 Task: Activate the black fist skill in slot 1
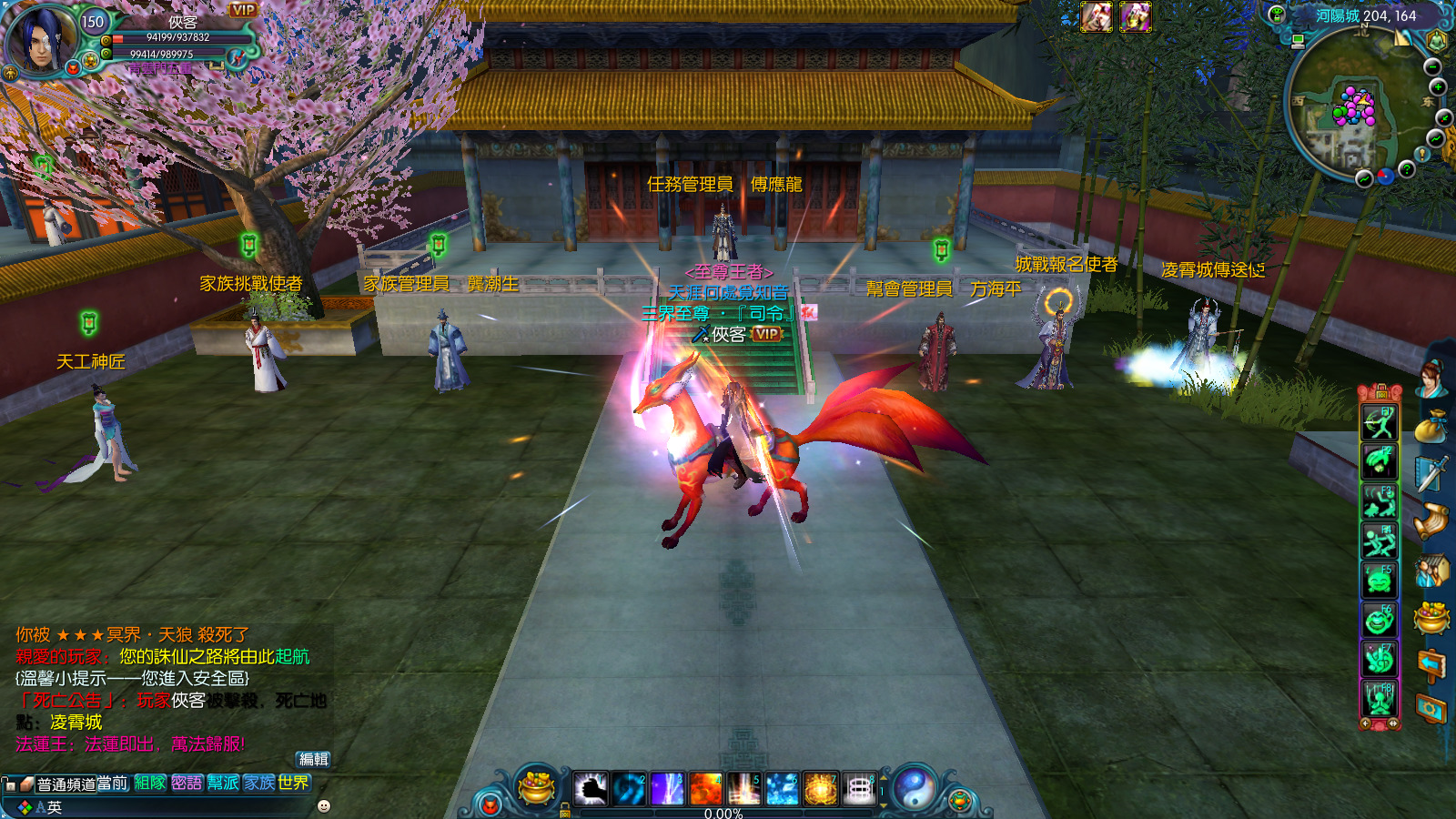click(591, 788)
